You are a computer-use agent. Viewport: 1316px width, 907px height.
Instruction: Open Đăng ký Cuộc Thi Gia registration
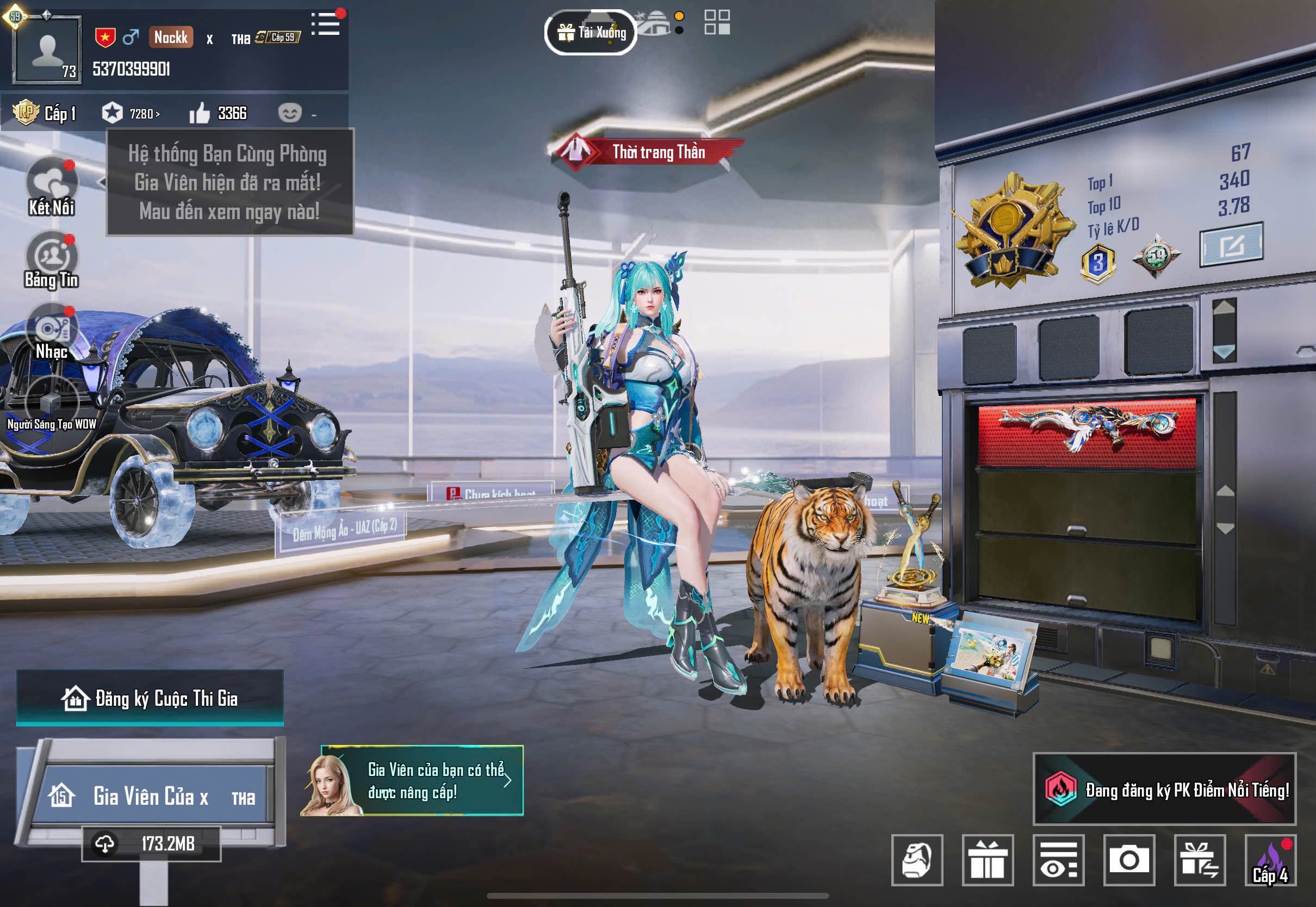[150, 698]
